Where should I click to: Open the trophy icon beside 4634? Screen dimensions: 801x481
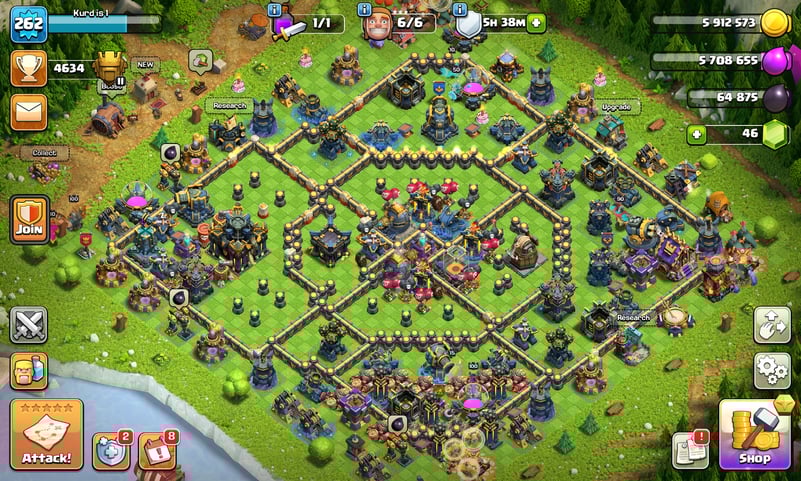tap(29, 68)
